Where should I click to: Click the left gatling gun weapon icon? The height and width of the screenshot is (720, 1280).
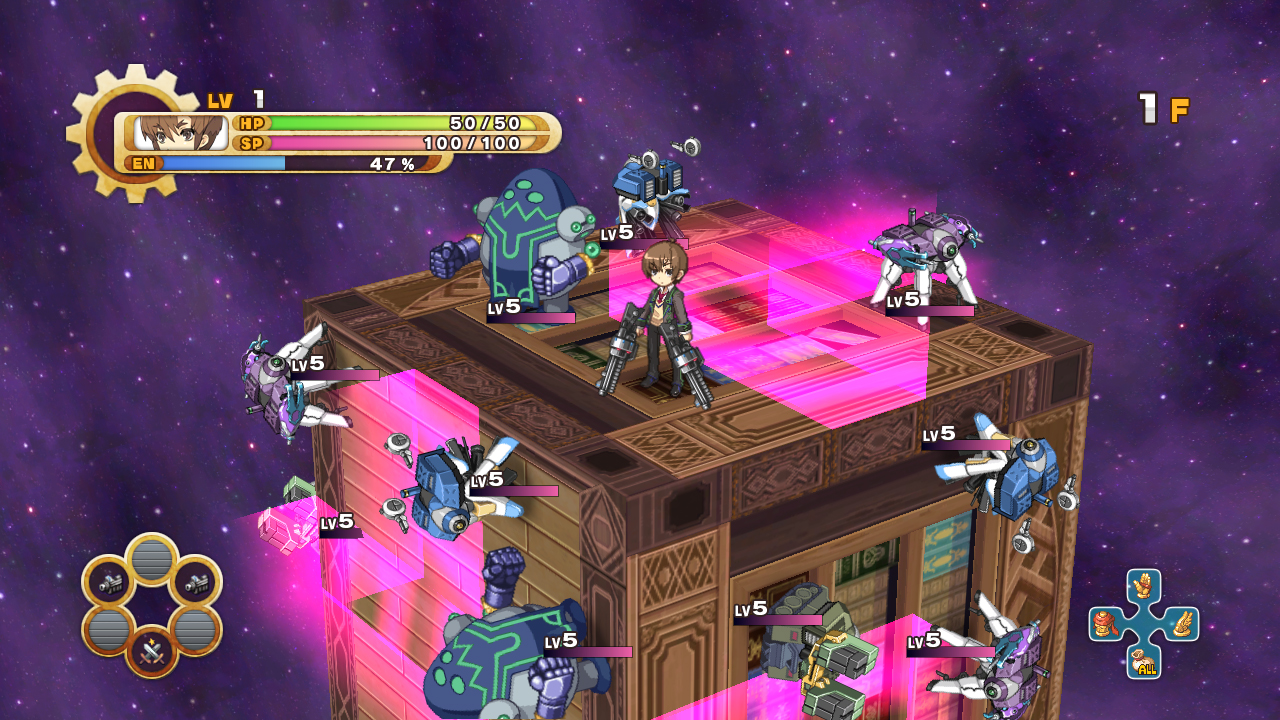click(x=109, y=584)
